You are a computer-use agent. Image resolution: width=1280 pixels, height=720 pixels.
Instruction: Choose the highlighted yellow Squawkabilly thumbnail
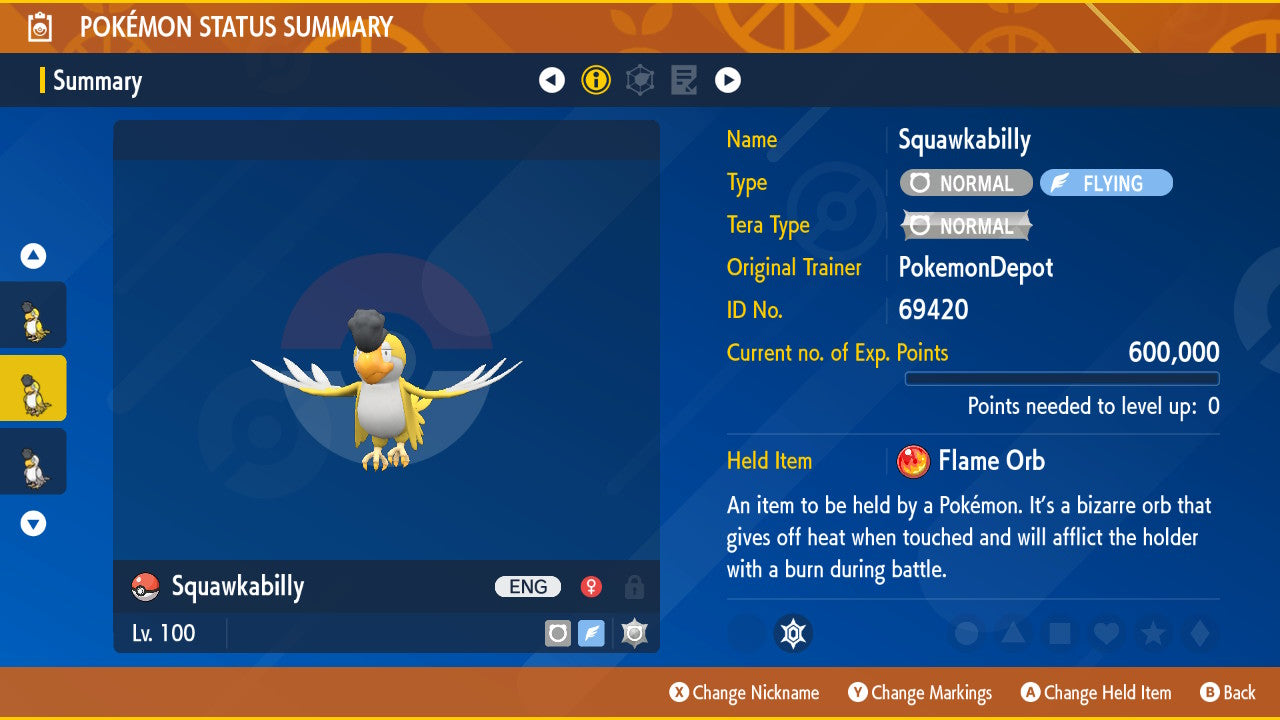tap(34, 388)
